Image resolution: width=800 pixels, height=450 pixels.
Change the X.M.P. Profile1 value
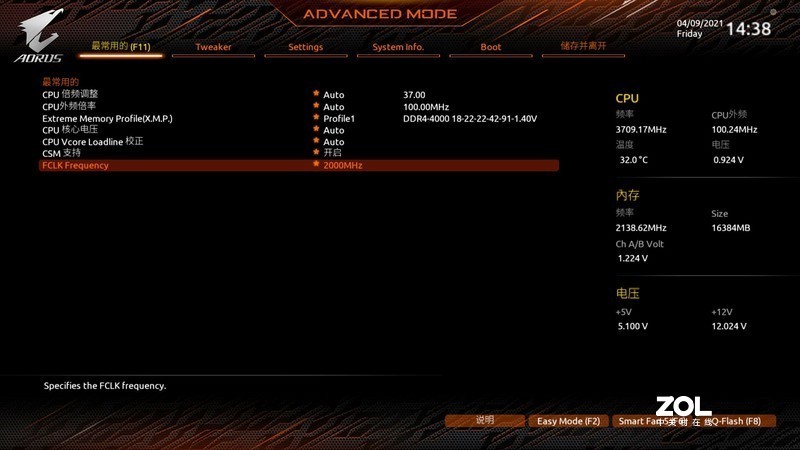339,118
